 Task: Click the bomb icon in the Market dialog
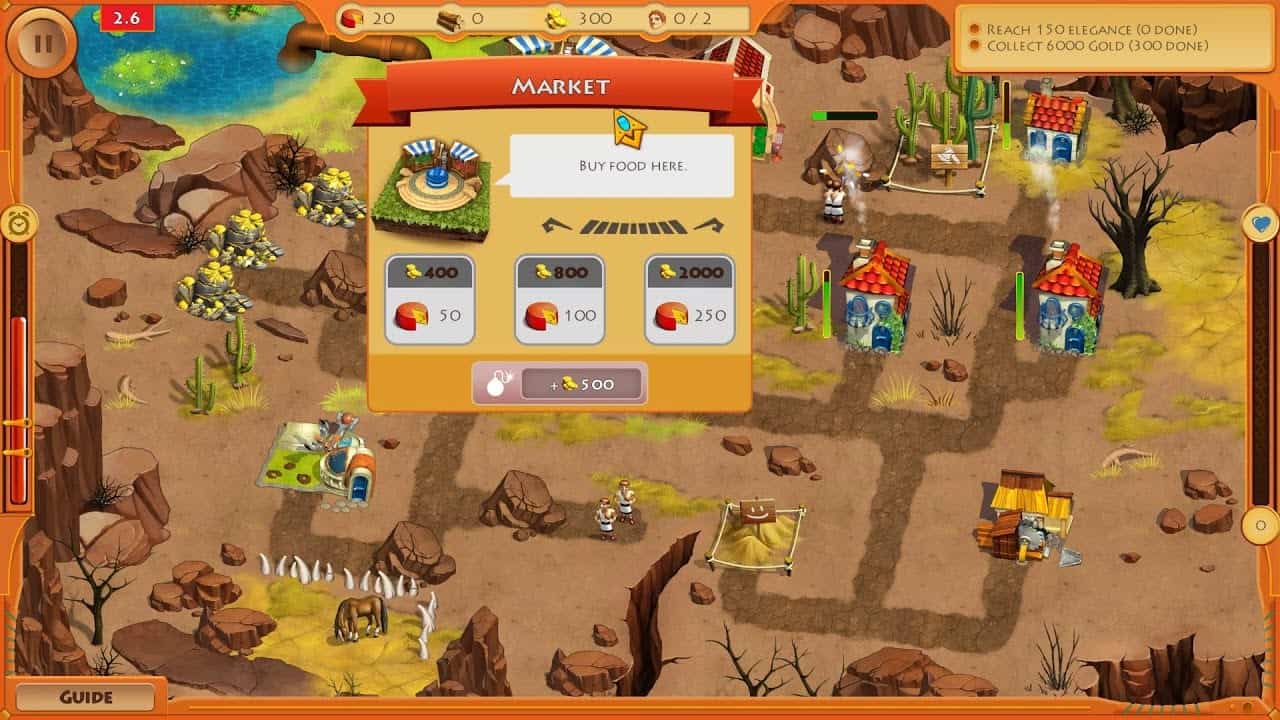pyautogui.click(x=496, y=383)
